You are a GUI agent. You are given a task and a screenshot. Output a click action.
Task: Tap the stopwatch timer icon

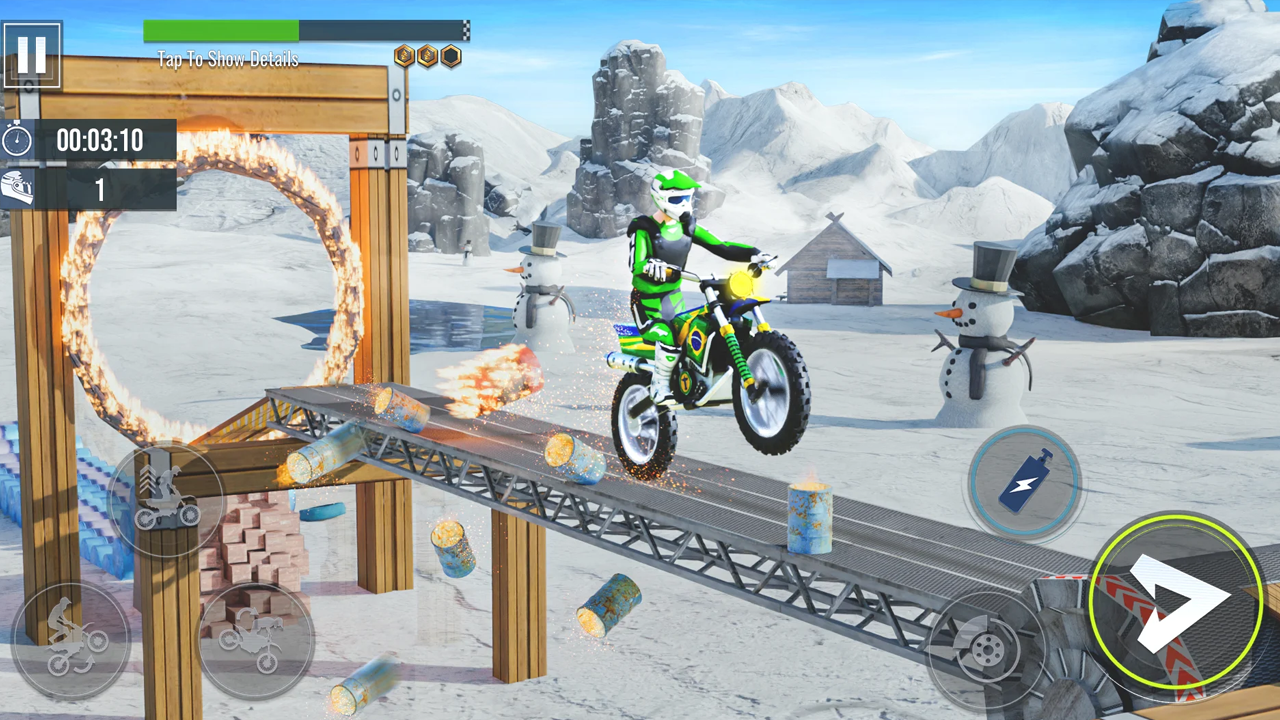click(x=16, y=138)
